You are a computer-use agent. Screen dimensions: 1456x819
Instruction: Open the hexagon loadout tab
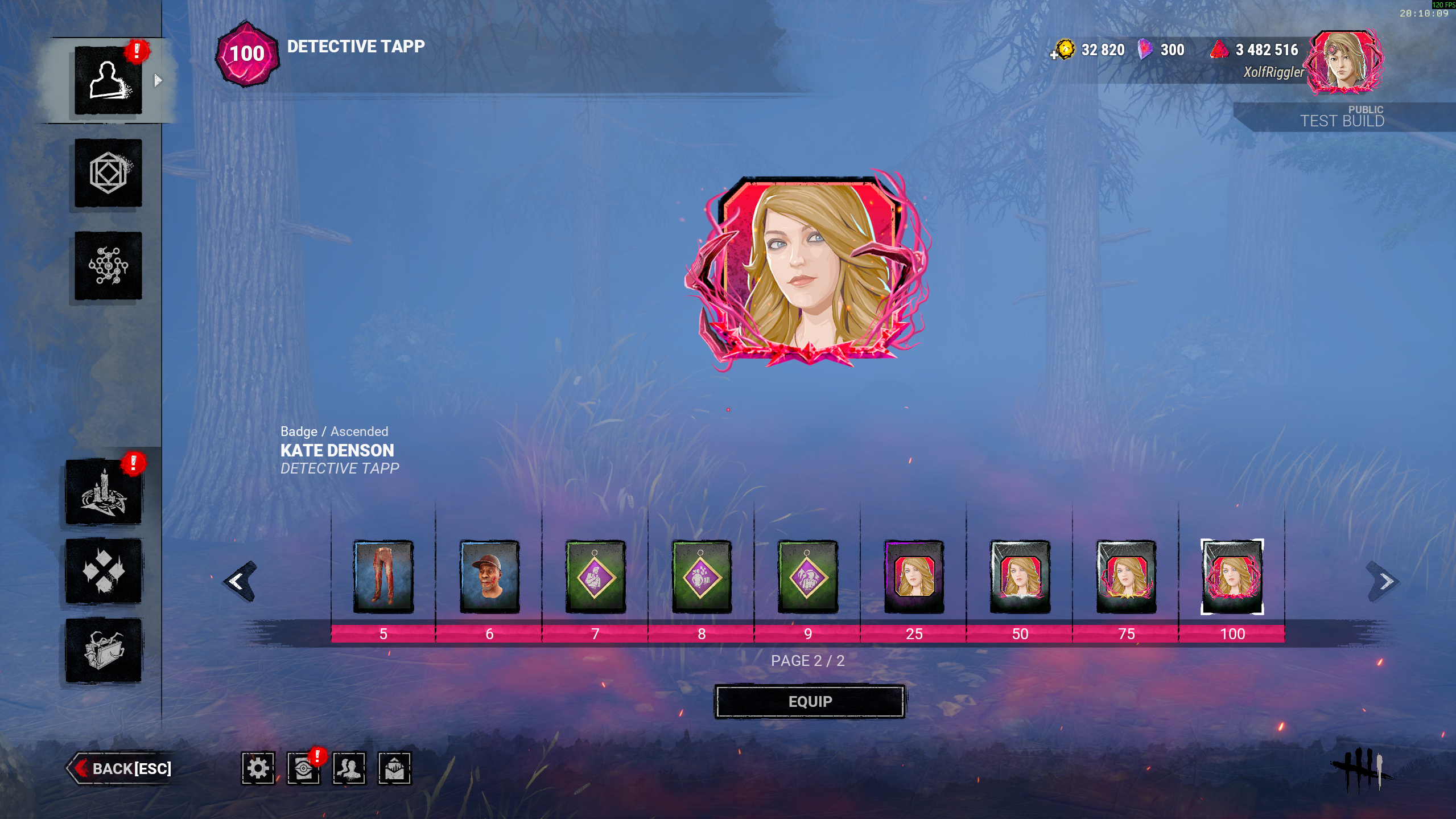pyautogui.click(x=108, y=173)
